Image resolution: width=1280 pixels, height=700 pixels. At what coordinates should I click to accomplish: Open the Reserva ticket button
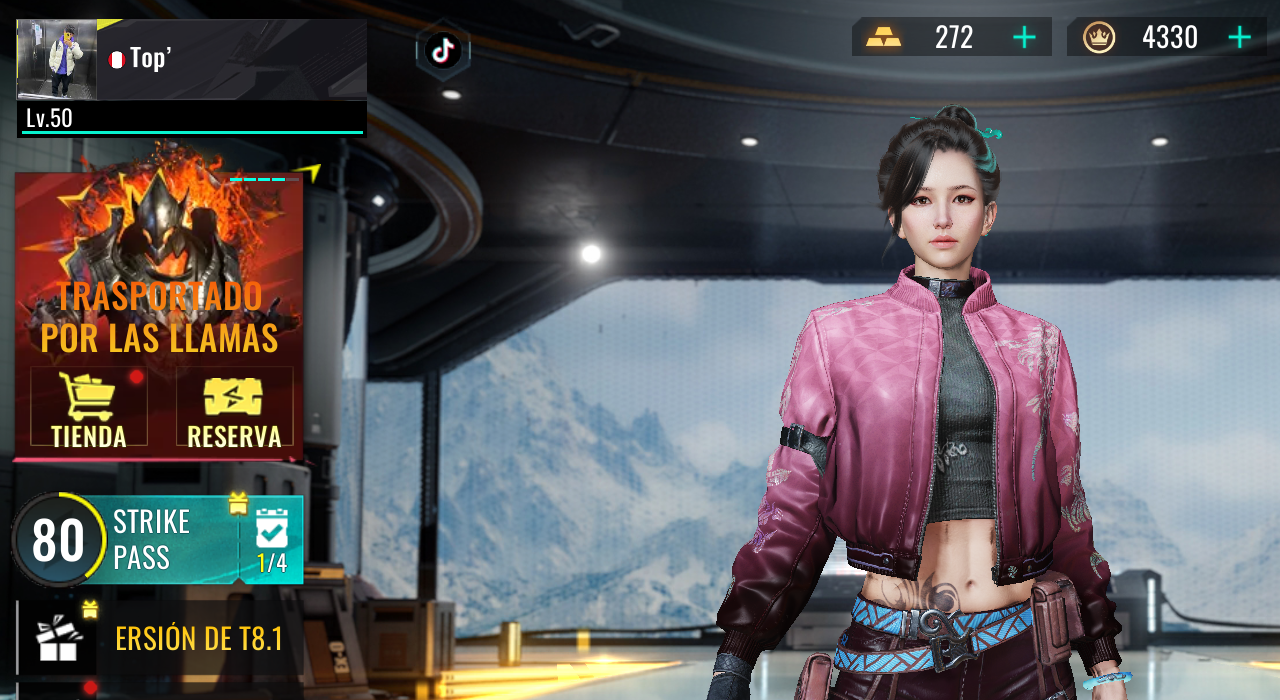click(x=234, y=407)
